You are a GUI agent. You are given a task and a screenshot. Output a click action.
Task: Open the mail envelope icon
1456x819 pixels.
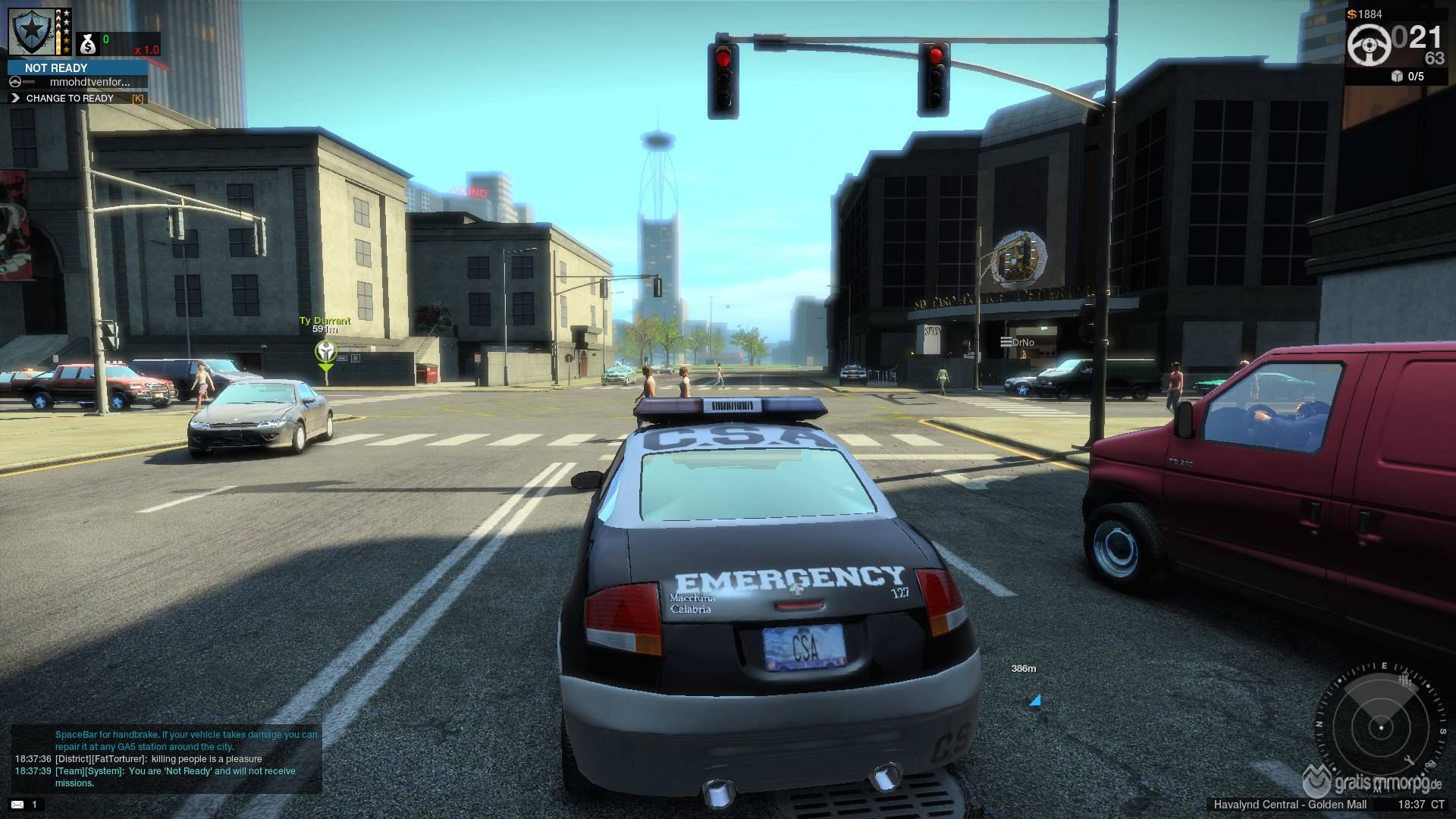(x=17, y=805)
